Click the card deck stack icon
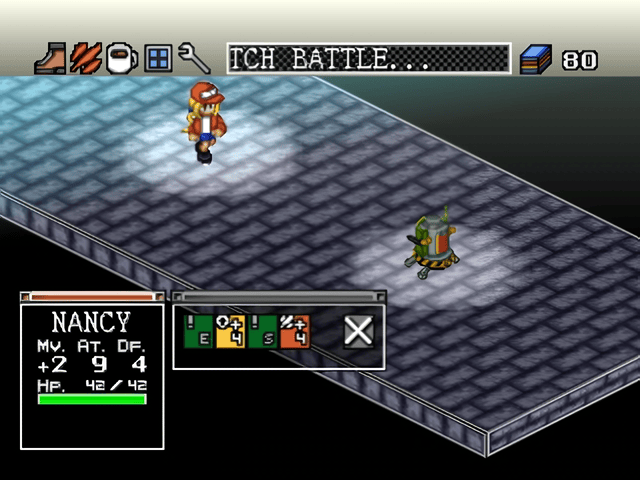The width and height of the screenshot is (640, 480). coord(536,59)
